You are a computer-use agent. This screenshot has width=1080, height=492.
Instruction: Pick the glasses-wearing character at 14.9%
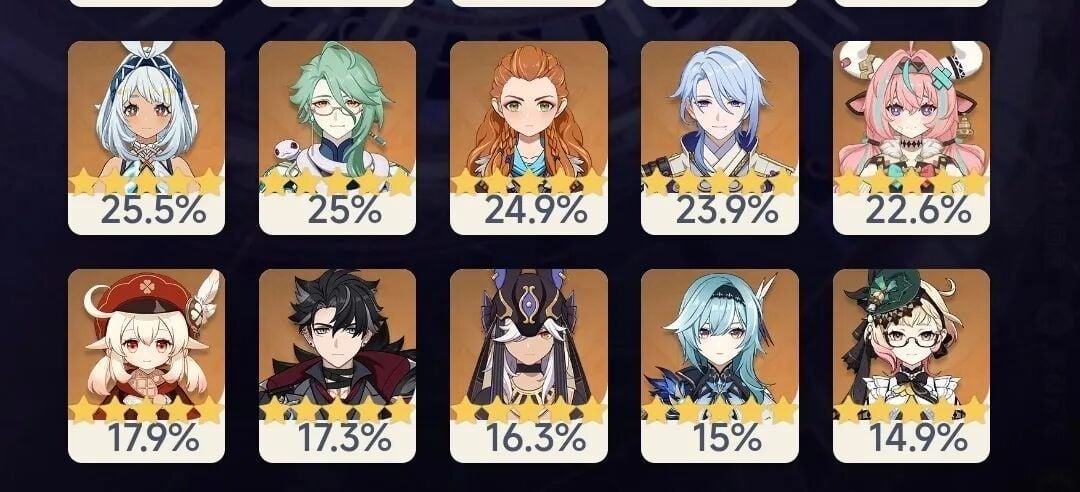(x=911, y=365)
